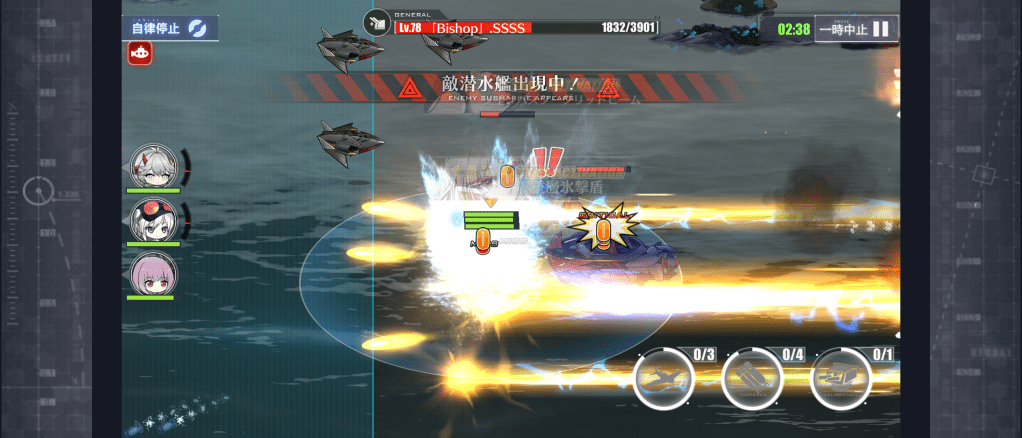The width and height of the screenshot is (1022, 438).
Task: Toggle the 自律停止 auto-battle button
Action: [x=171, y=28]
